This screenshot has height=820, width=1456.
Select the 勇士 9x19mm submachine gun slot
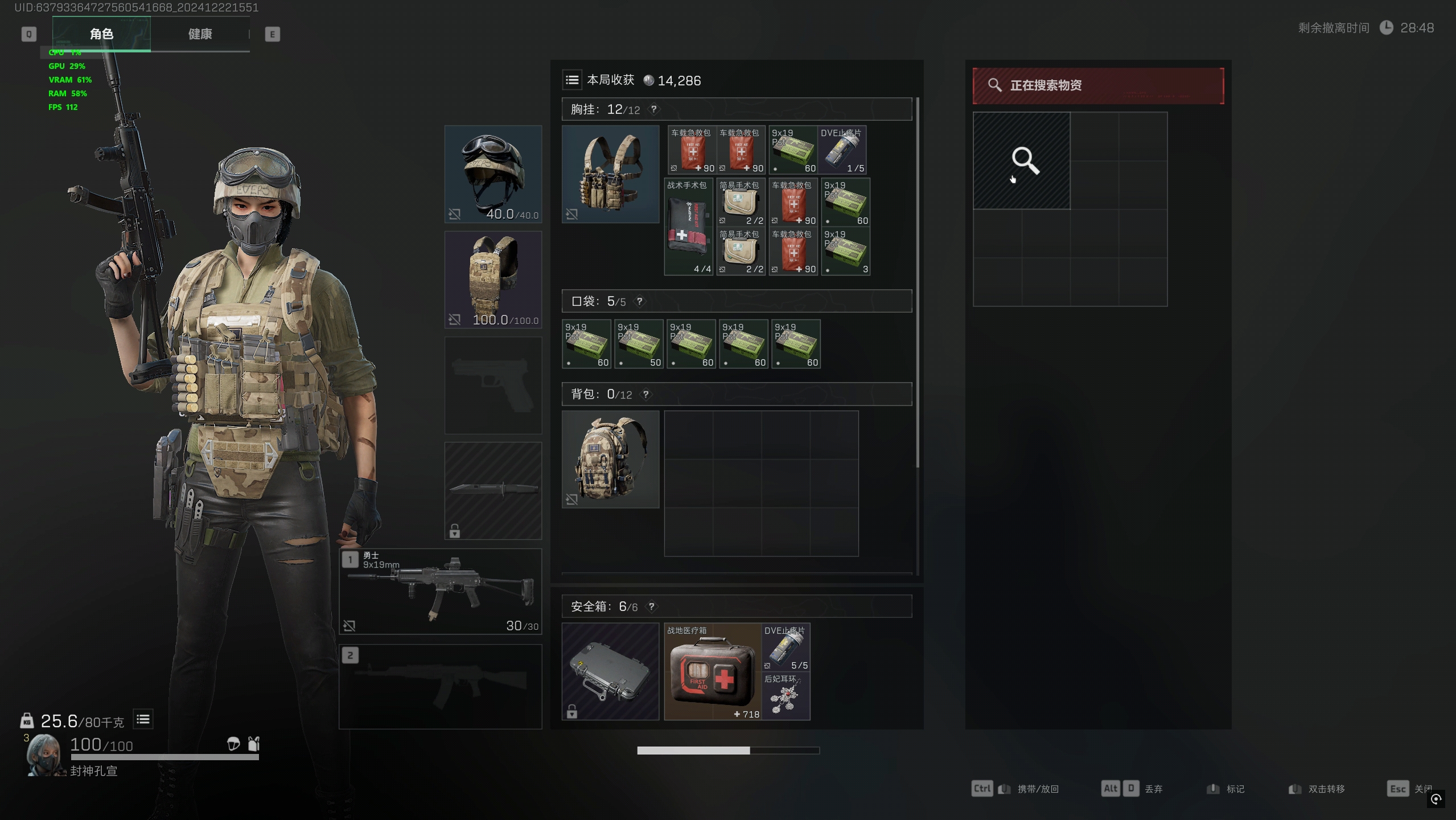click(x=441, y=592)
